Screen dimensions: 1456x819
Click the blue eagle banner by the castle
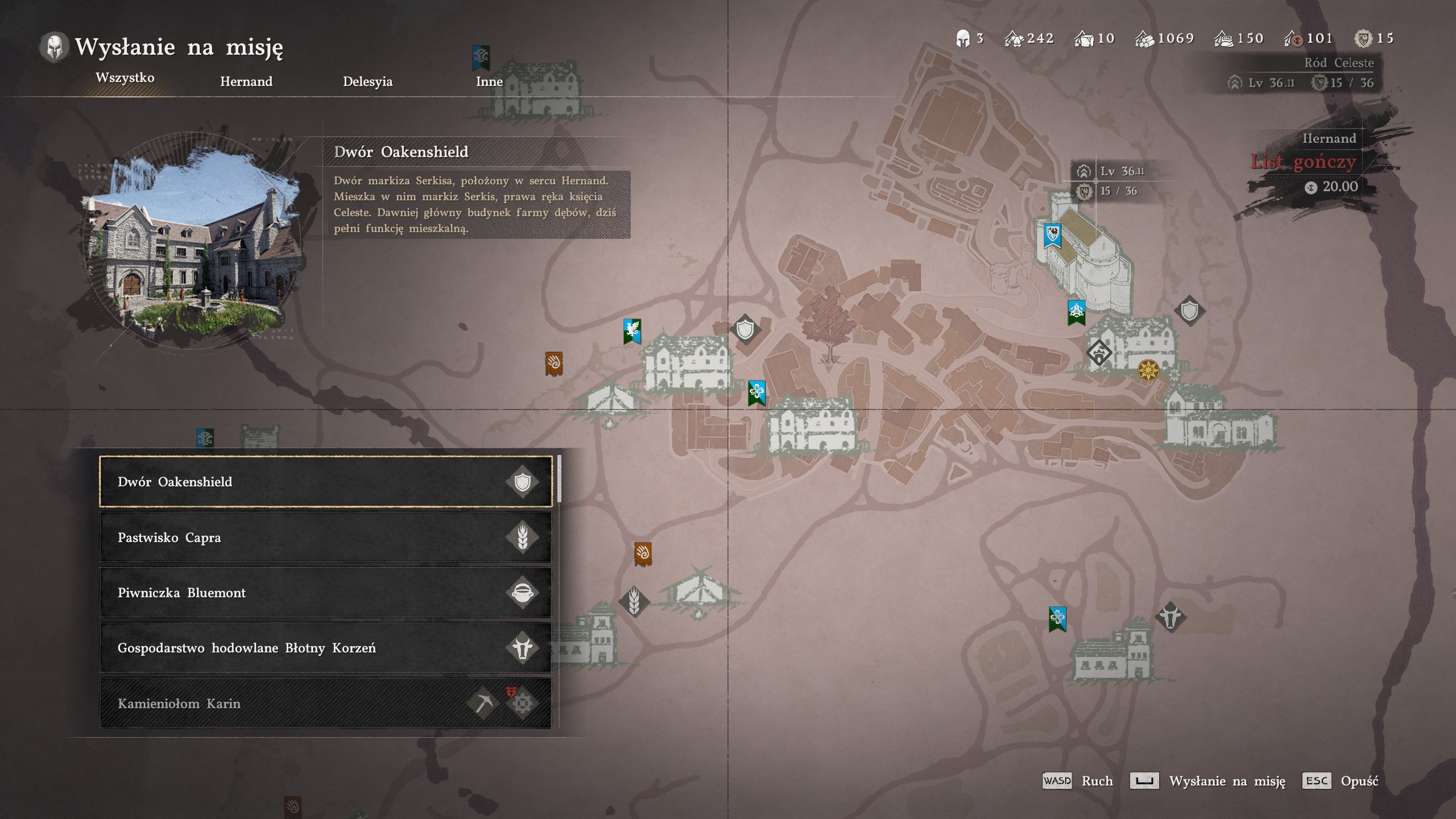tap(1052, 235)
